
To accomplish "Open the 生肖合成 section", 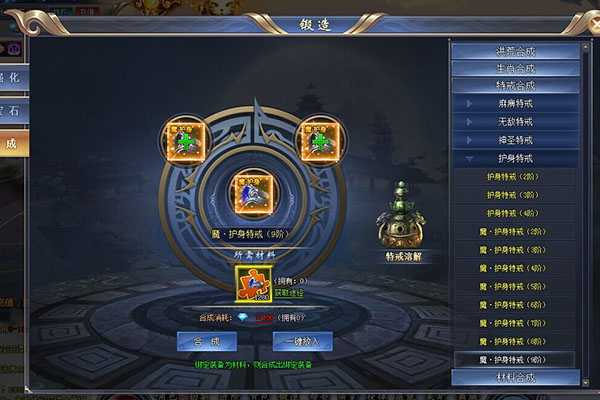I will (515, 69).
